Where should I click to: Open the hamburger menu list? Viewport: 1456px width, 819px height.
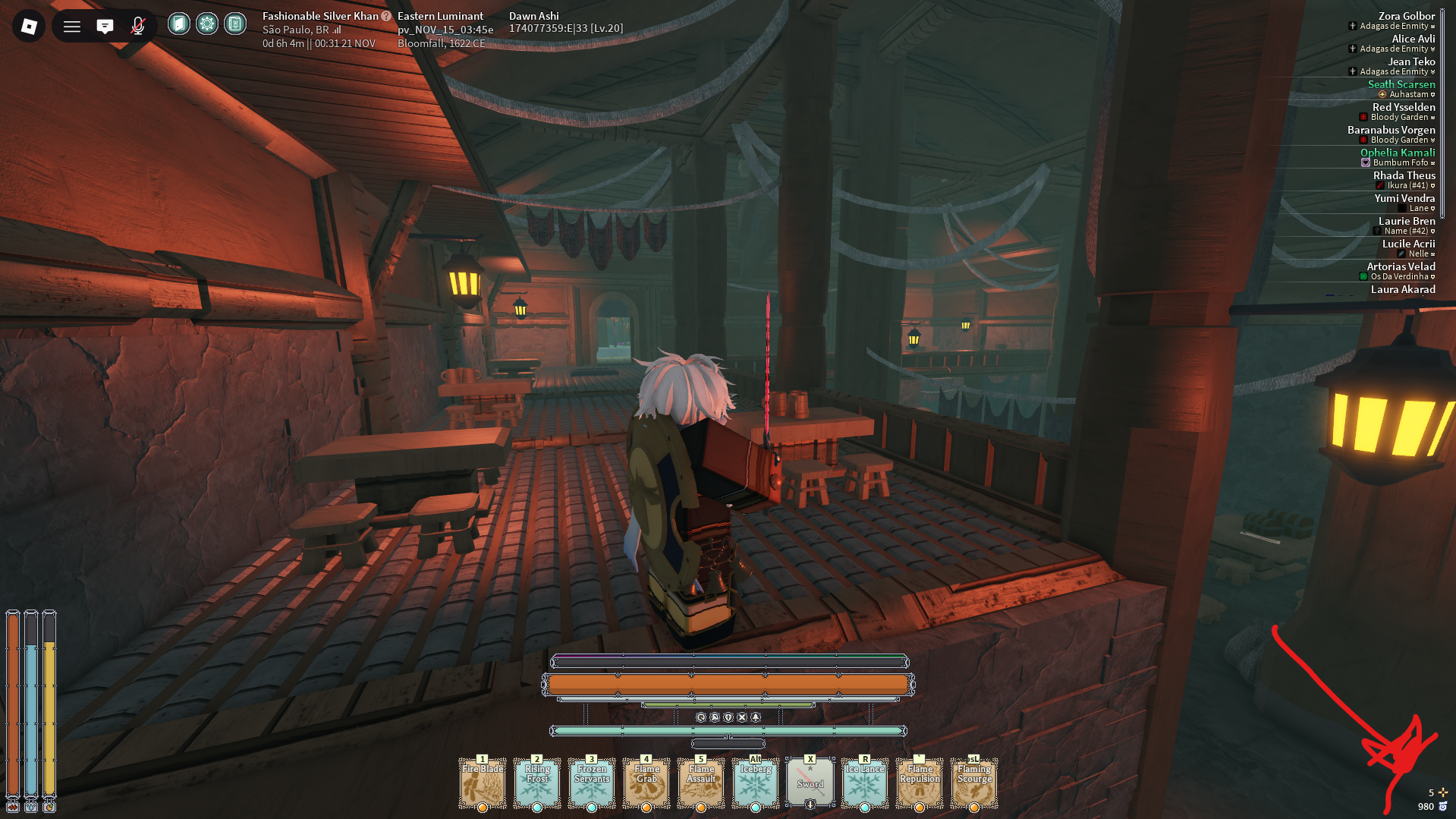click(x=72, y=27)
